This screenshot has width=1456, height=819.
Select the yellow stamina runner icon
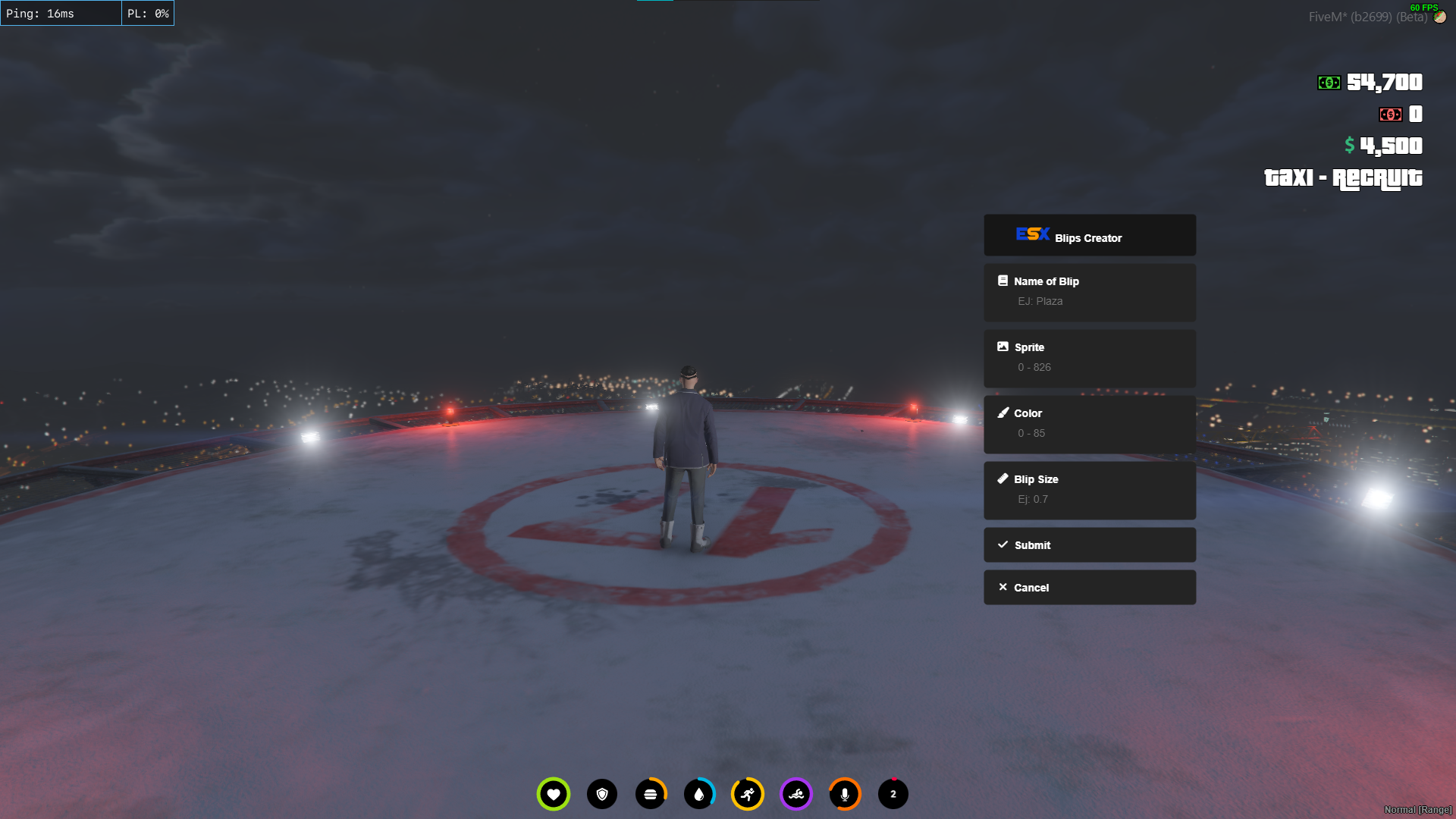coord(748,794)
